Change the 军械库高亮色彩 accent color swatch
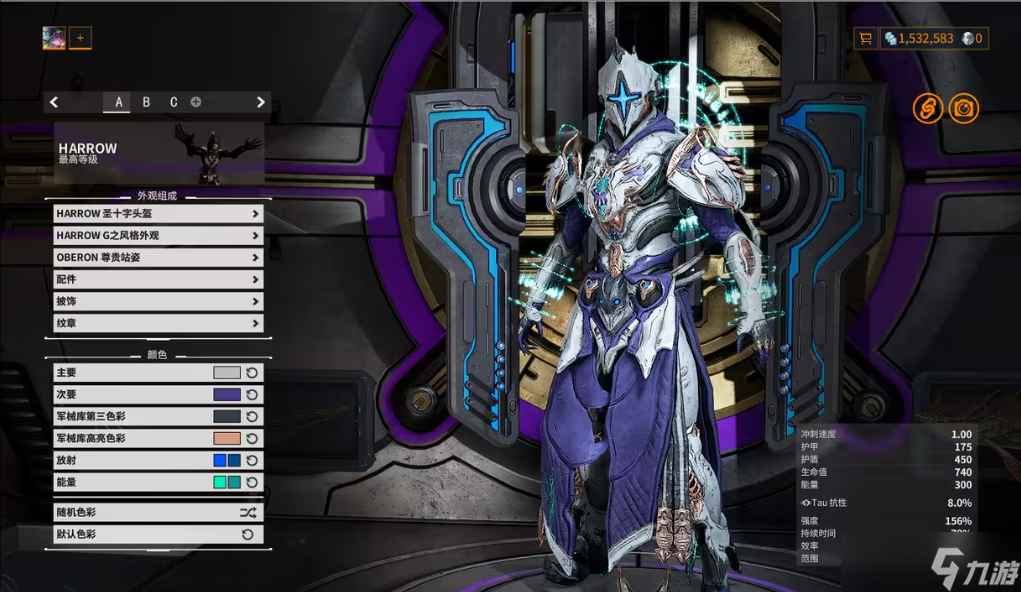The height and width of the screenshot is (592, 1021). [x=227, y=438]
